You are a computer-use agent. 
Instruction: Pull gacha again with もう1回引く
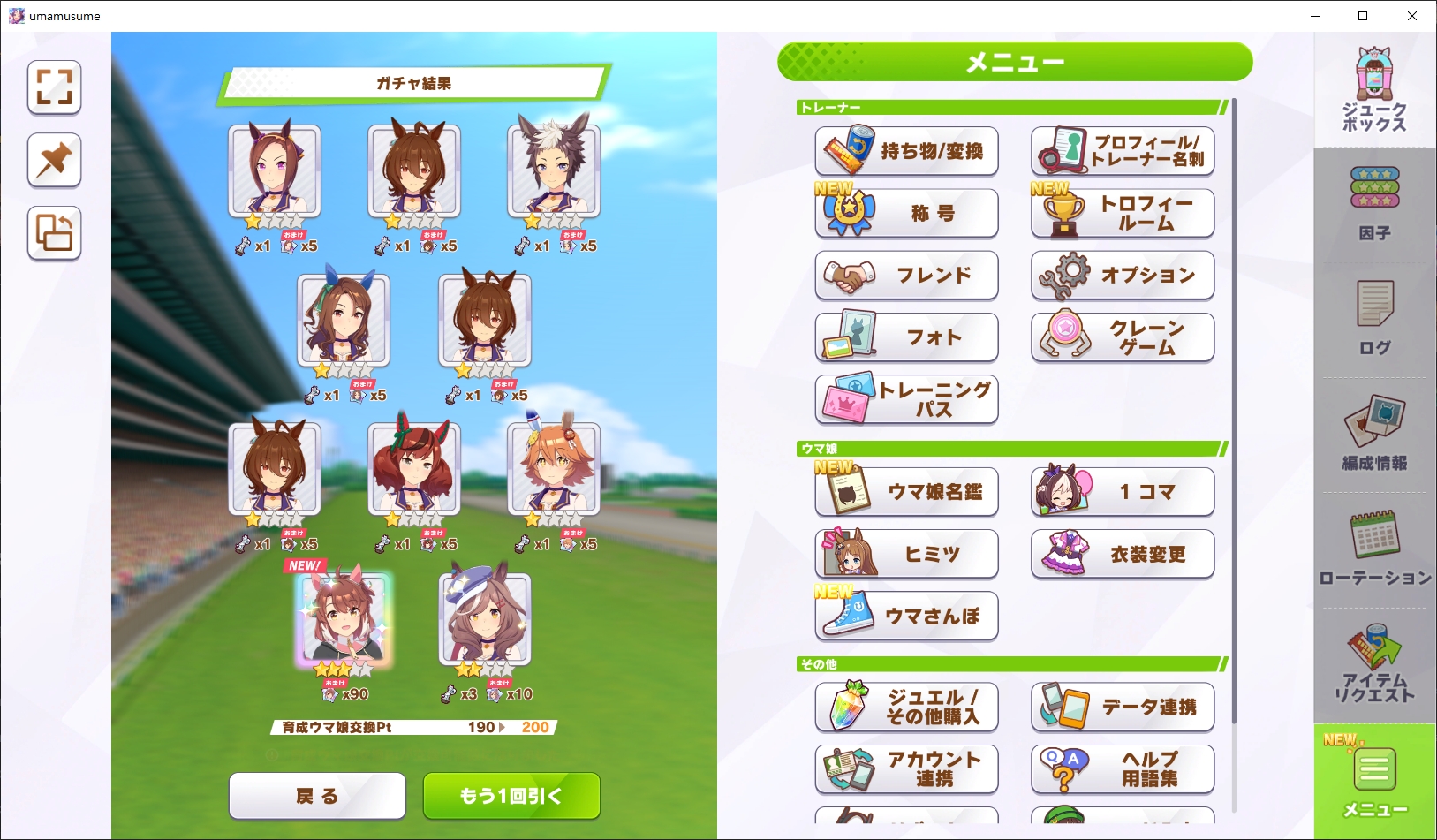511,796
